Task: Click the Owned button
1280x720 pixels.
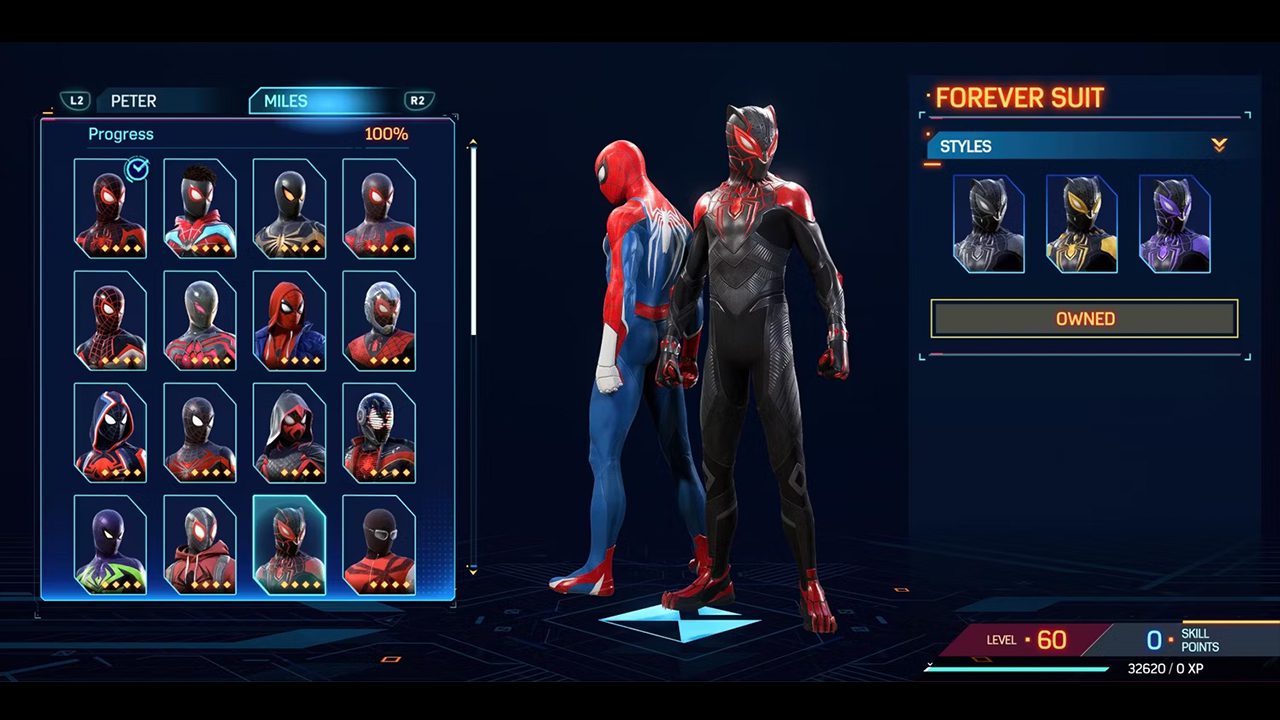Action: (x=1084, y=319)
